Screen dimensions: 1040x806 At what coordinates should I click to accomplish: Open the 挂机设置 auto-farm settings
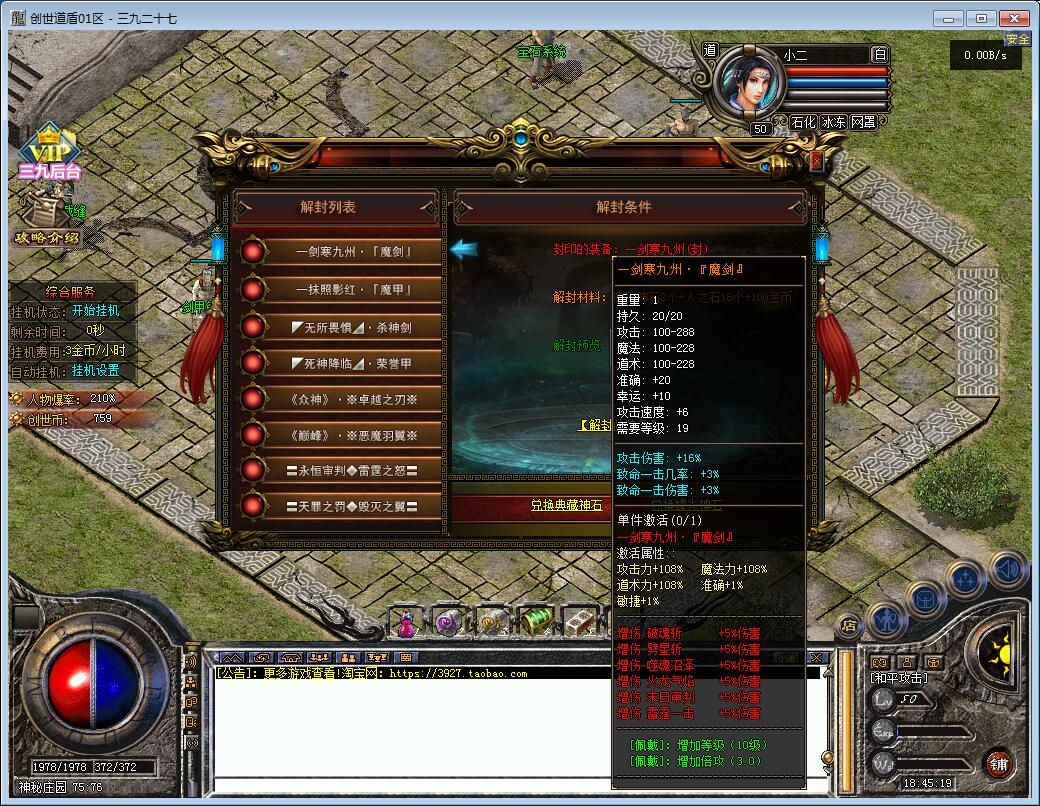pyautogui.click(x=95, y=370)
